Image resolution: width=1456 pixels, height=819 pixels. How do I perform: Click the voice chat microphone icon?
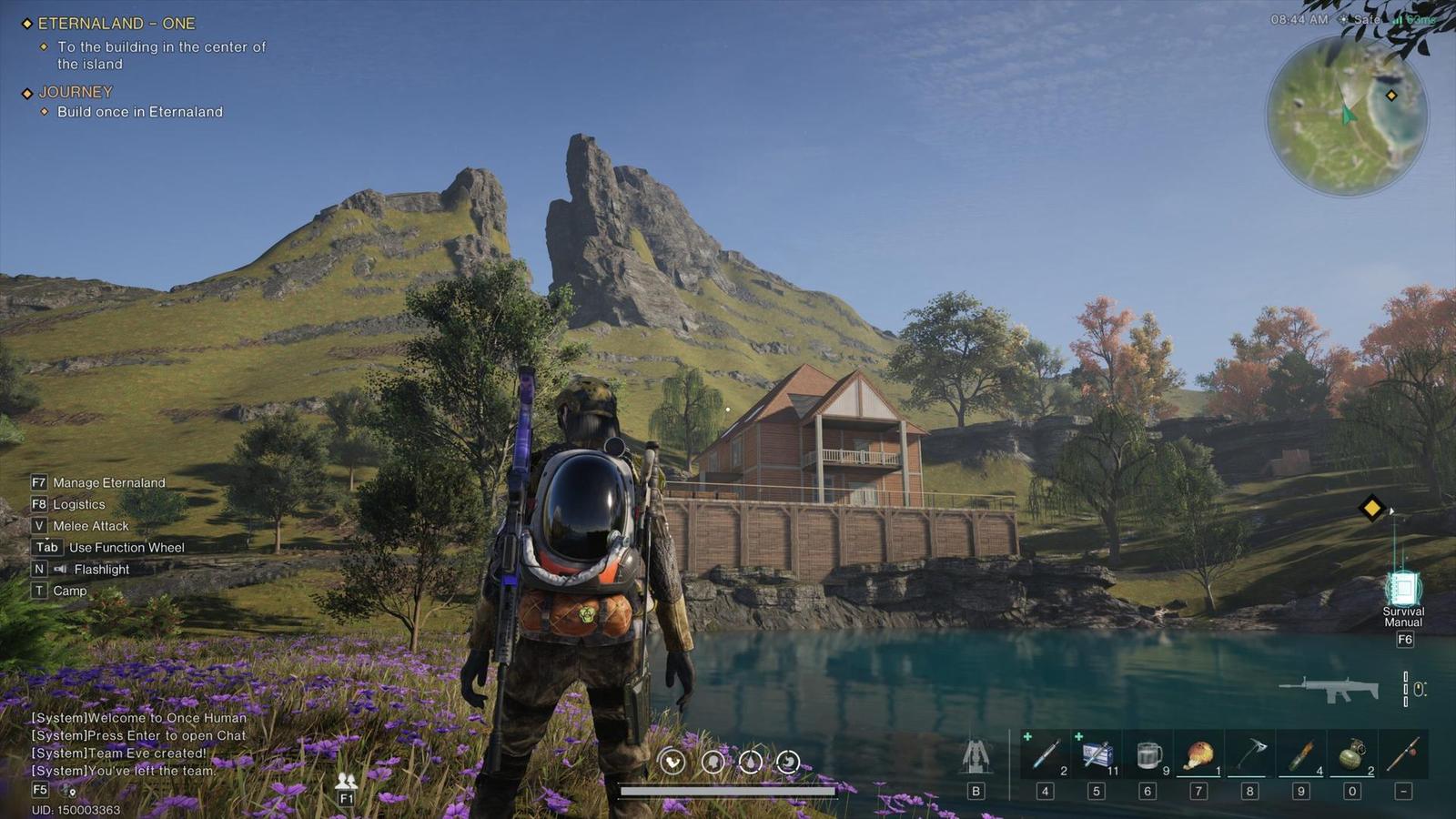(x=68, y=790)
